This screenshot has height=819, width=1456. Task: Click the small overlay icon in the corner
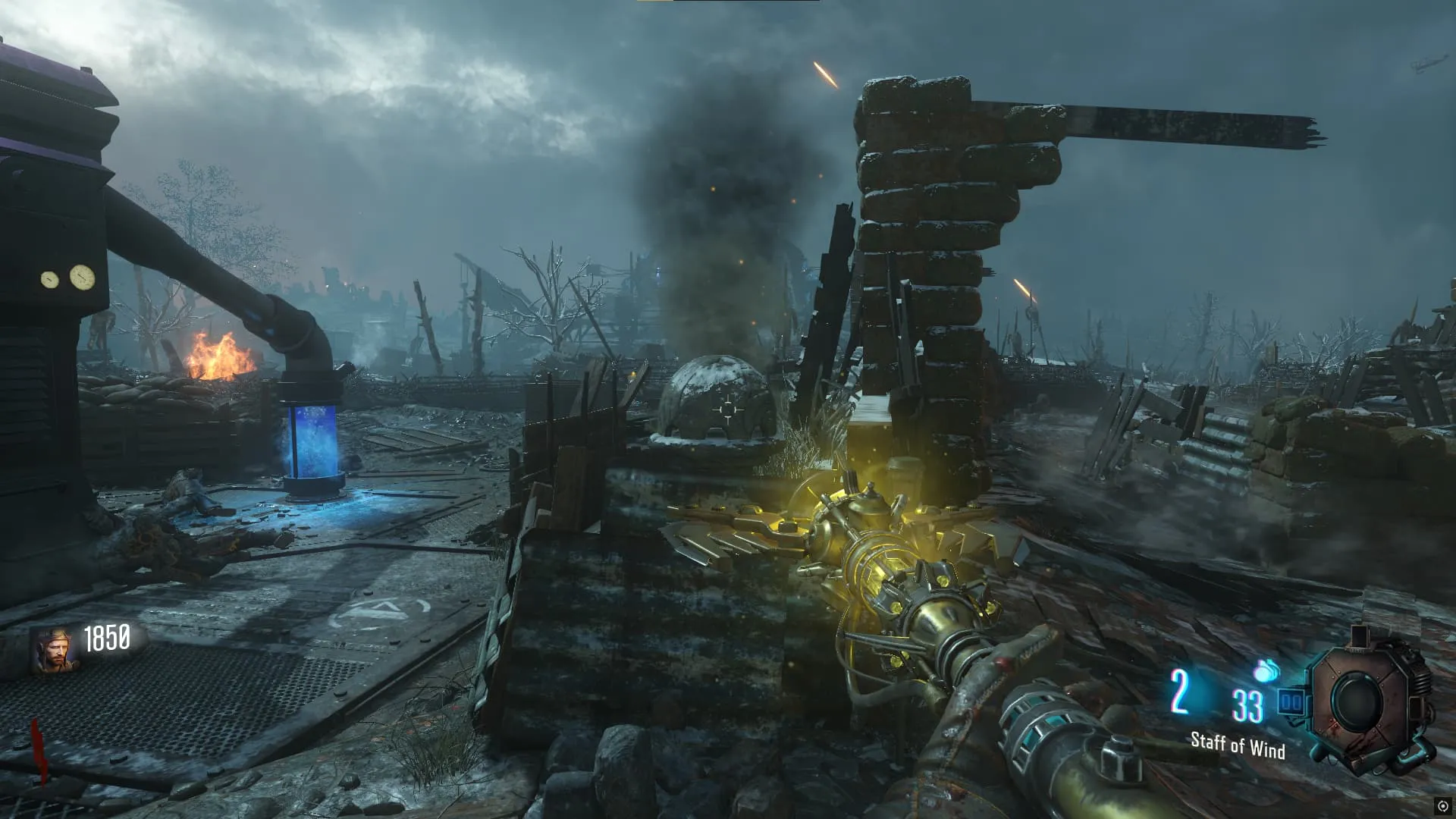(x=1442, y=806)
